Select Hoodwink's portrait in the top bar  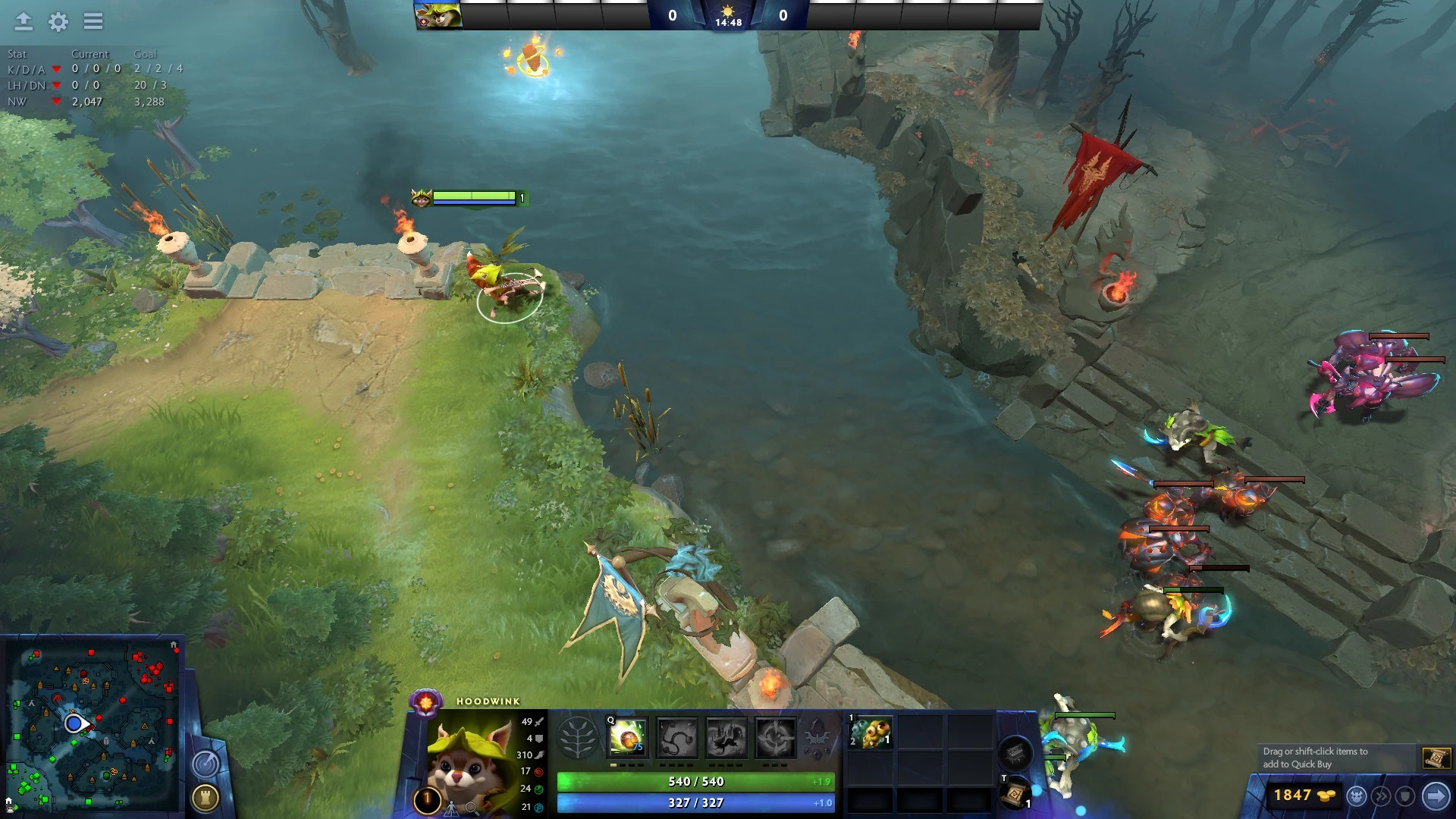(x=438, y=15)
